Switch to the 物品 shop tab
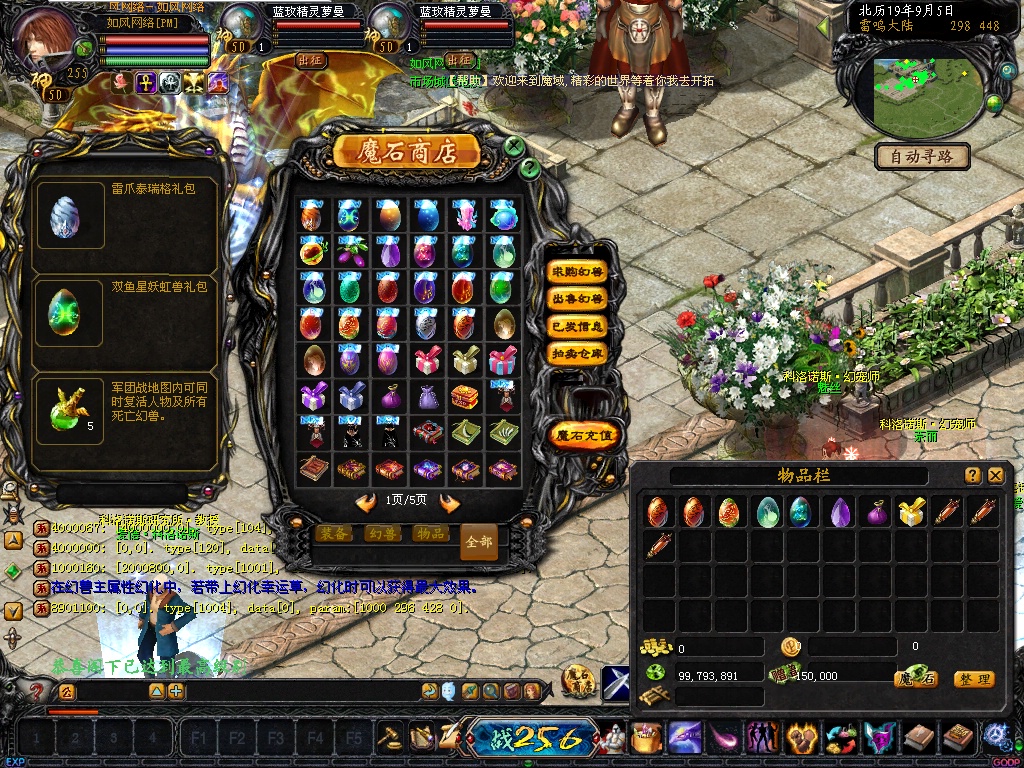Image resolution: width=1024 pixels, height=768 pixels. tap(430, 534)
